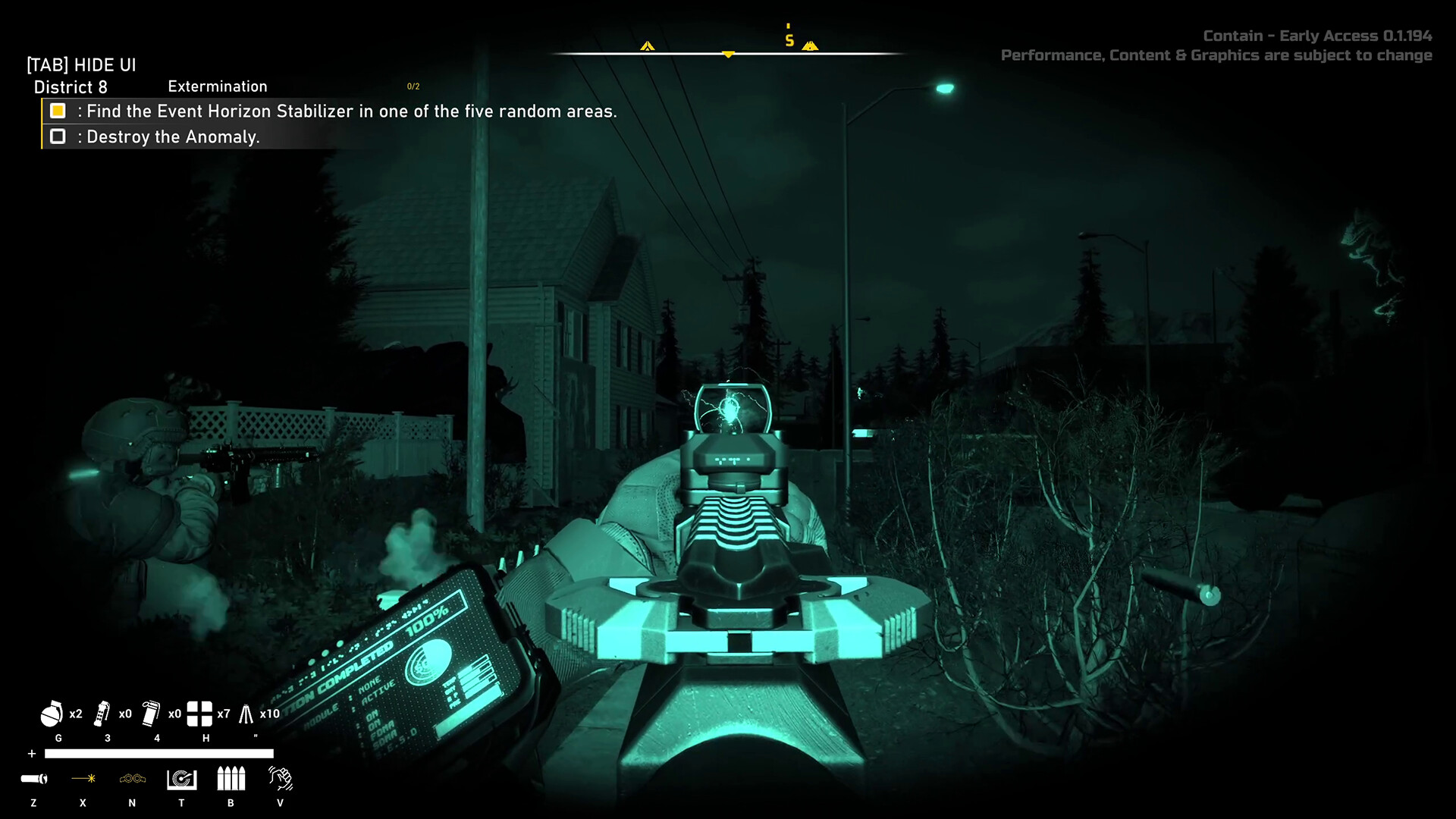Use the medkit cross icon
This screenshot has width=1456, height=819.
point(199,714)
